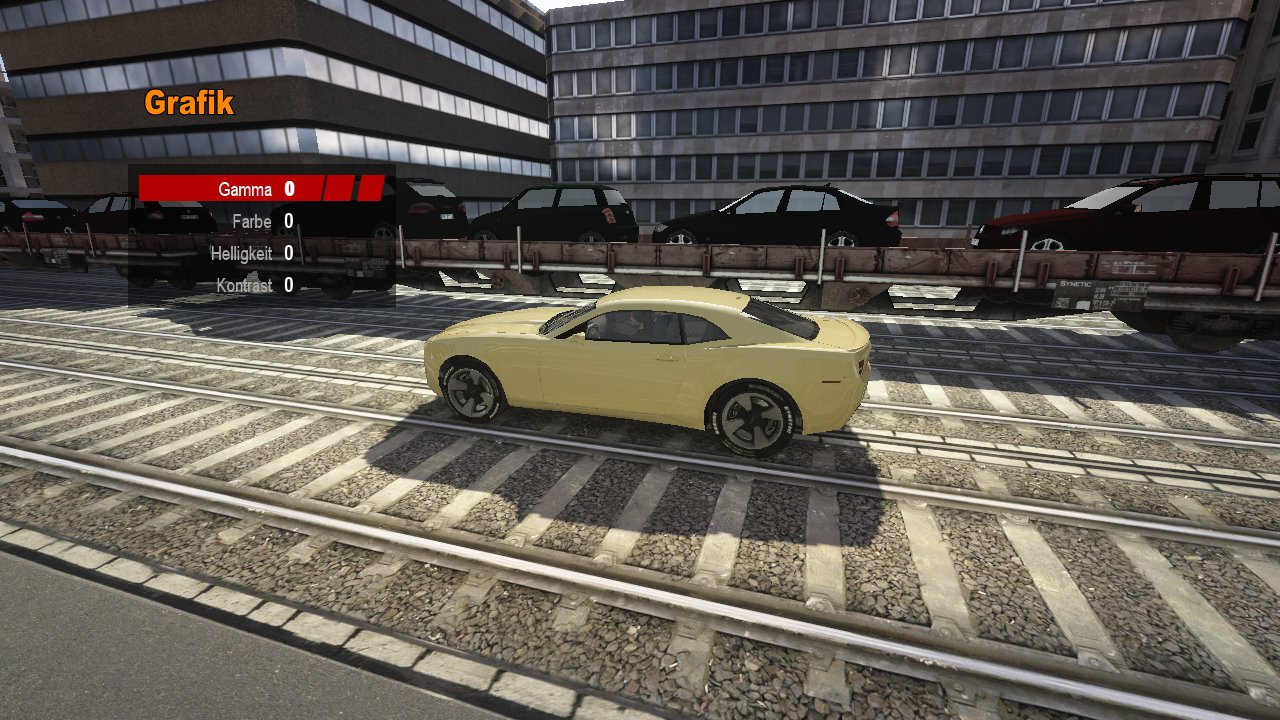The width and height of the screenshot is (1280, 720).
Task: Select the Gamma setting row
Action: point(245,188)
